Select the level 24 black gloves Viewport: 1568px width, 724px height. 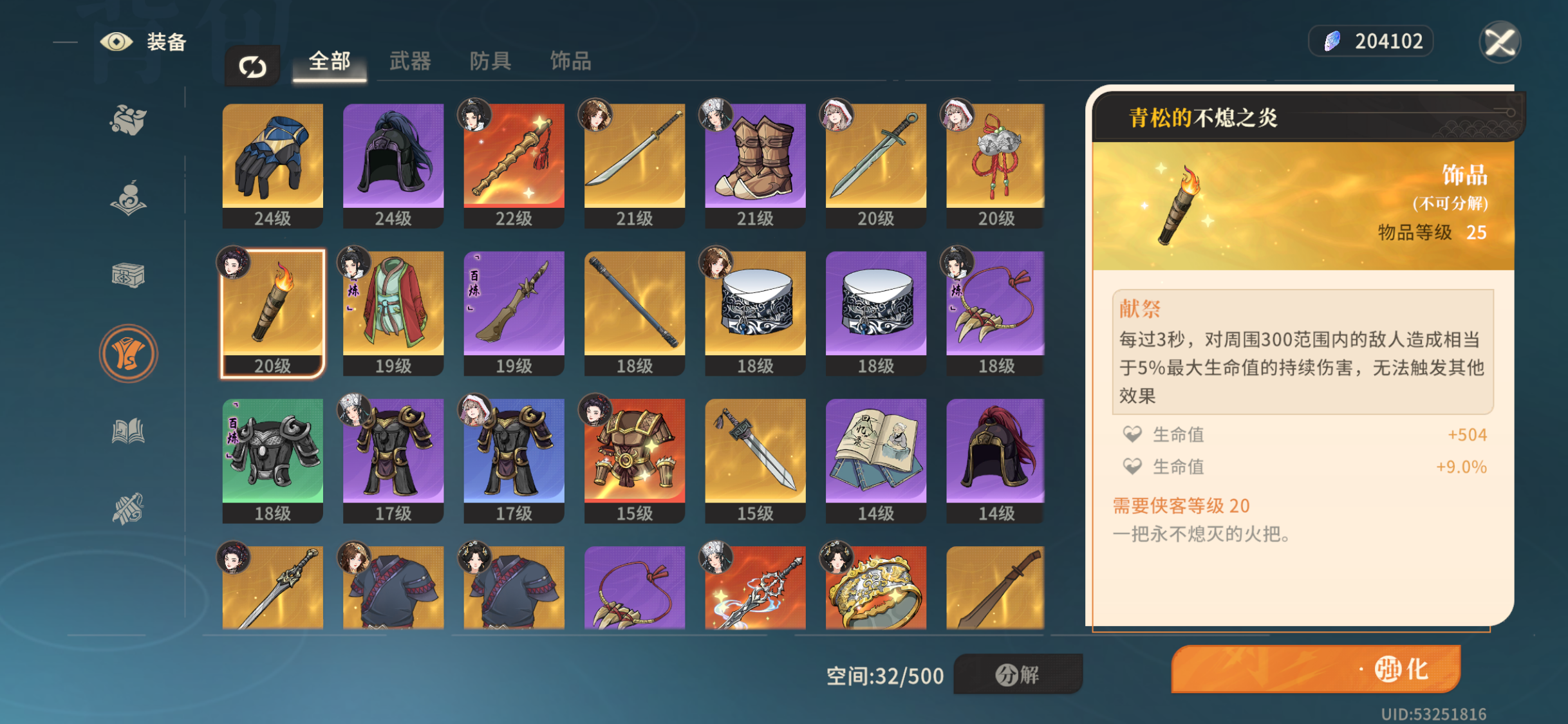point(273,164)
